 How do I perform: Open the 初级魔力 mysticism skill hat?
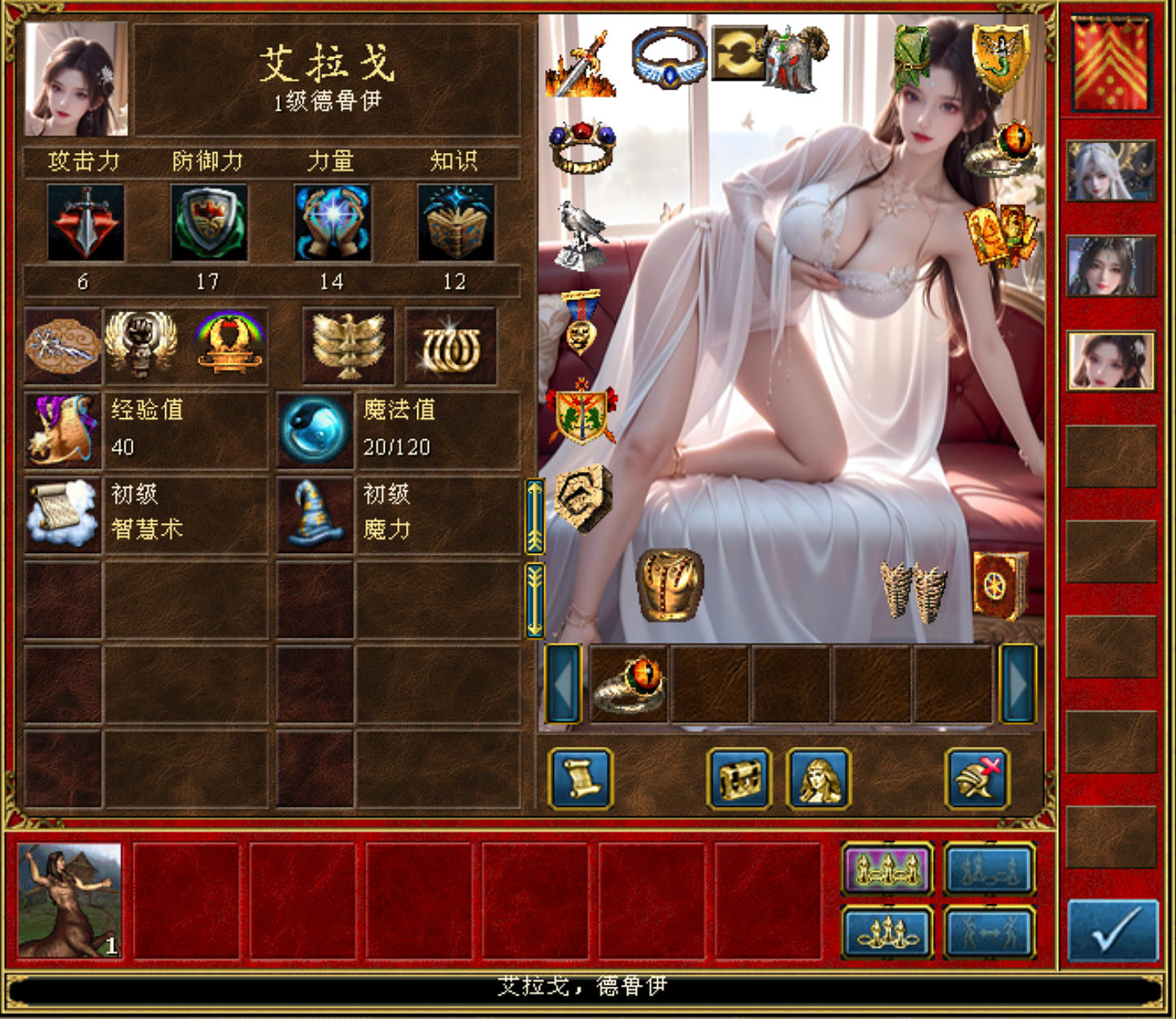314,512
